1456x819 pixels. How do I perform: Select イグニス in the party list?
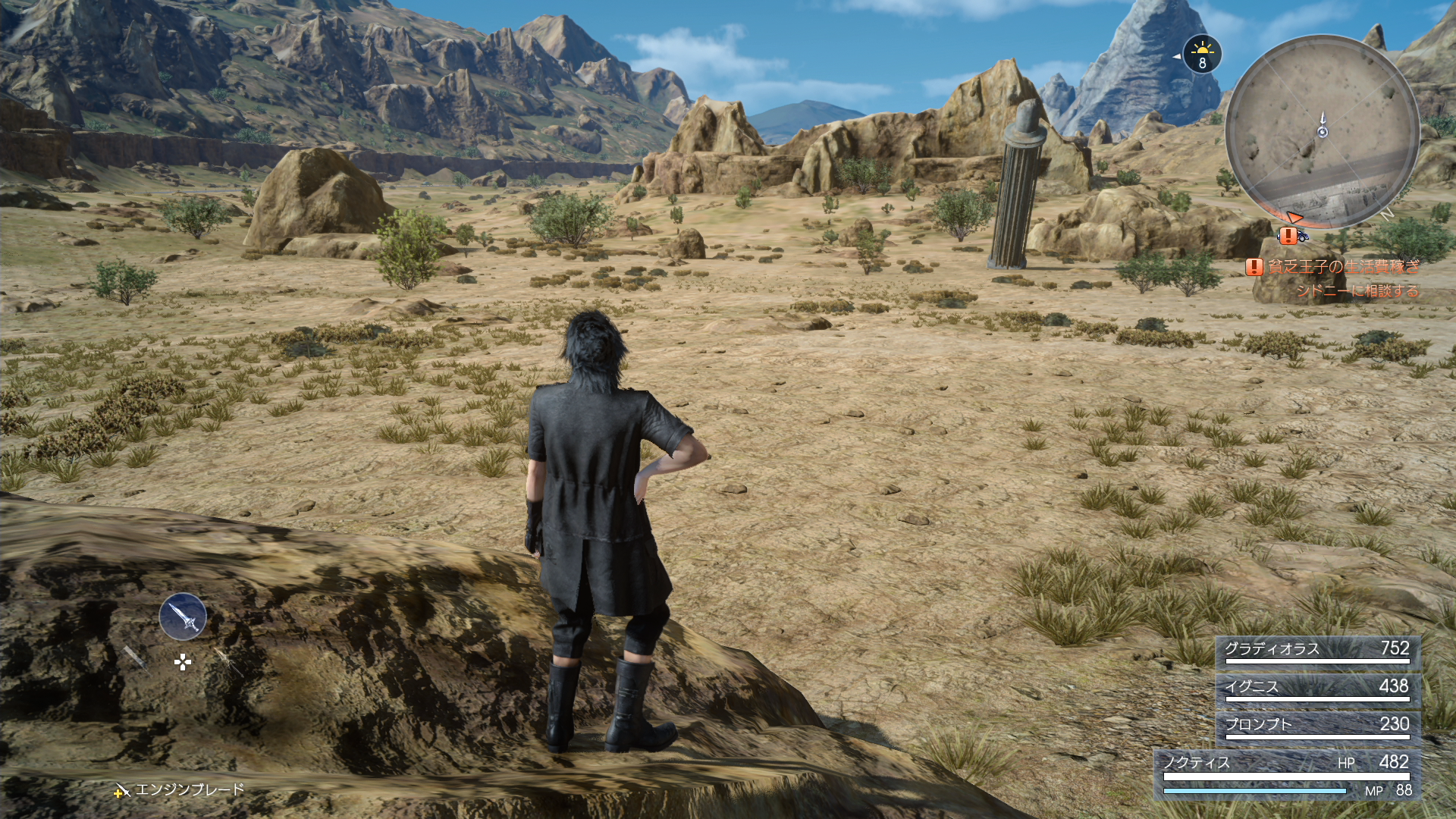click(1318, 689)
